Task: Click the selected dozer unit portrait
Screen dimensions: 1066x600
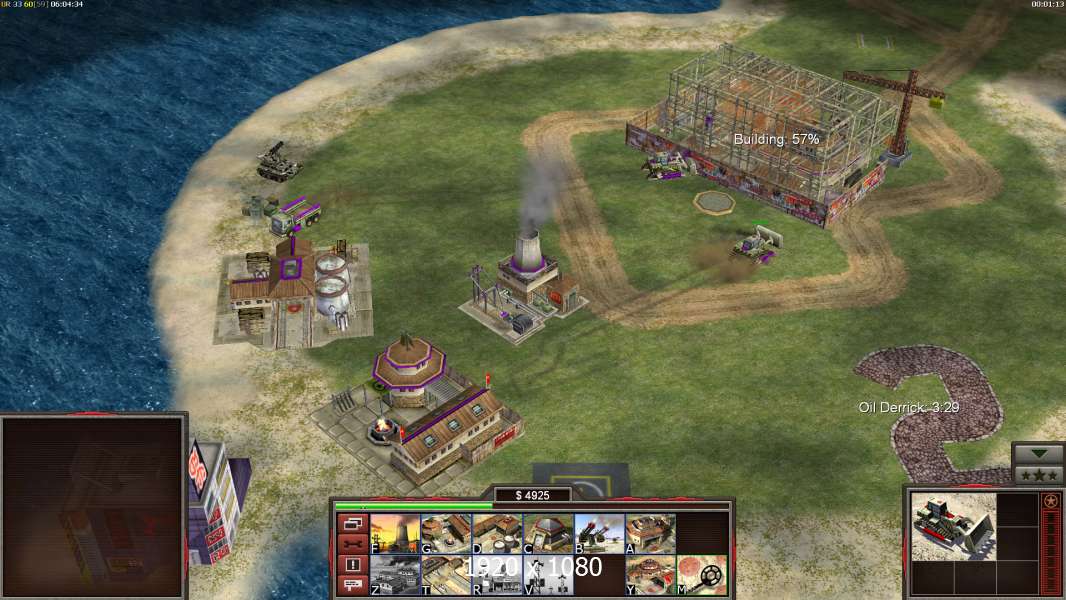Action: coord(953,526)
